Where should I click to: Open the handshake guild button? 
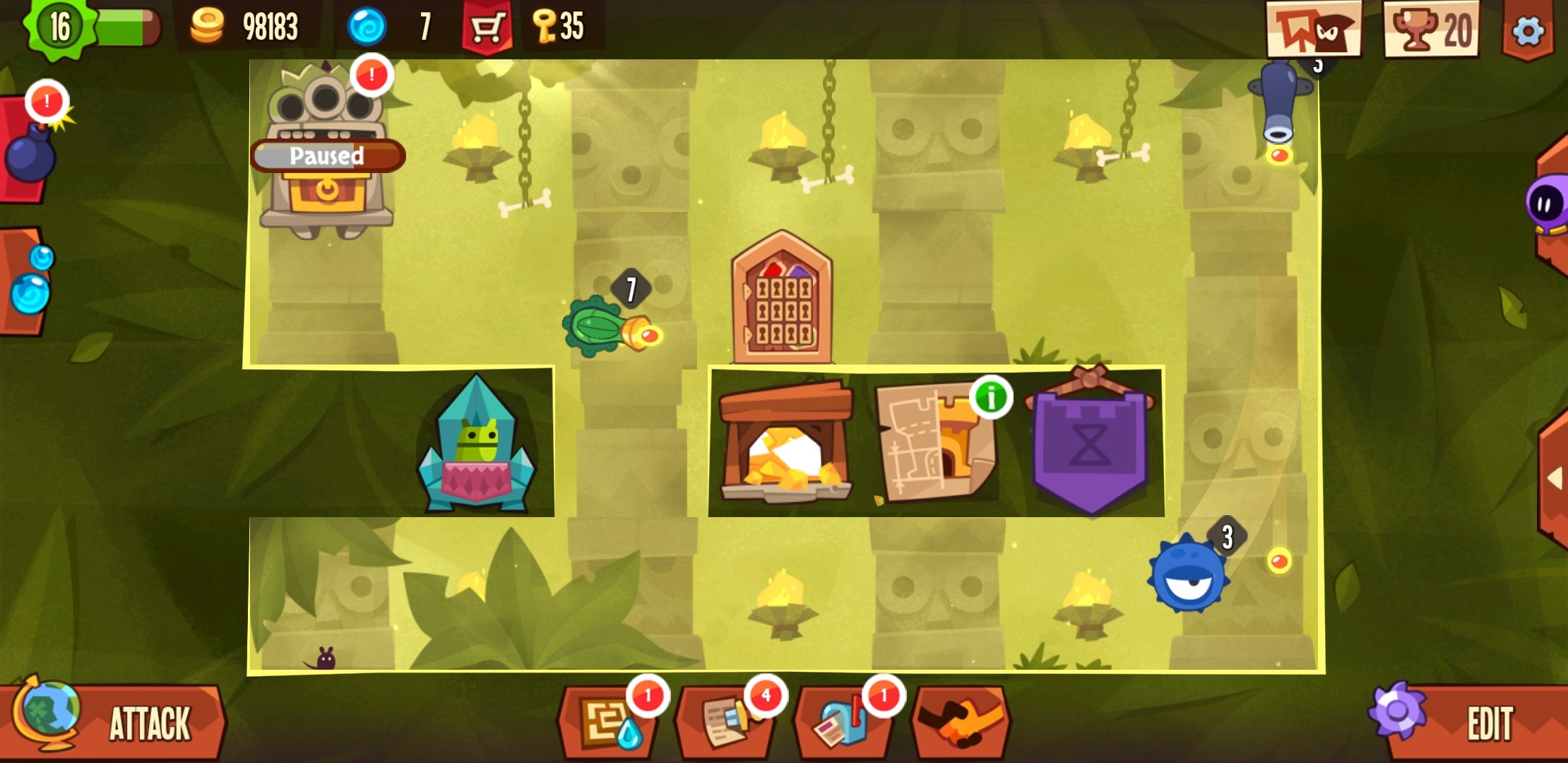(x=961, y=722)
